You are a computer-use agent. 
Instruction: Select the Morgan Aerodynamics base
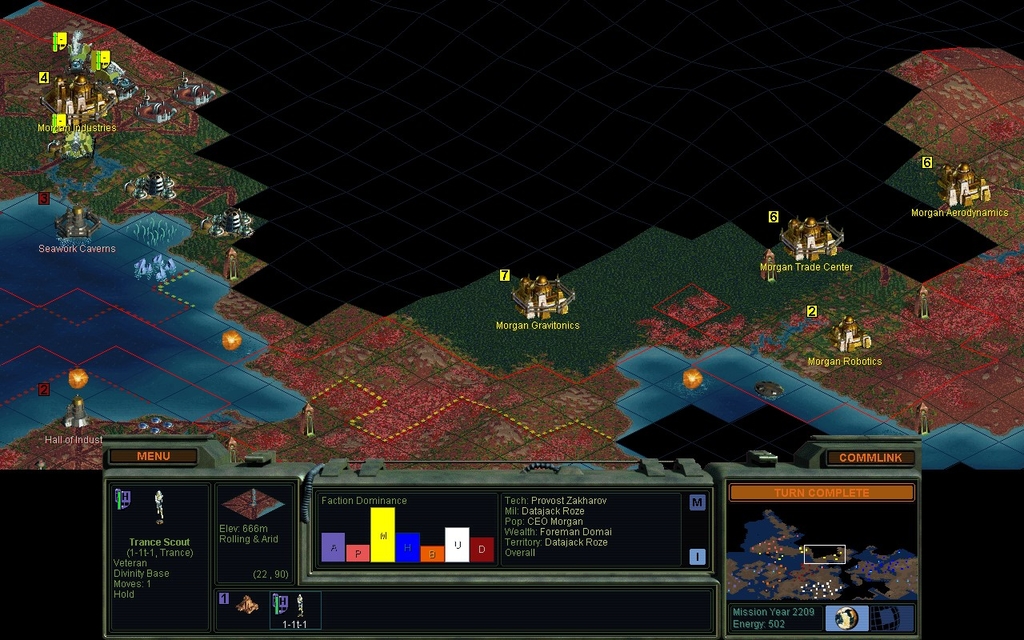(961, 185)
